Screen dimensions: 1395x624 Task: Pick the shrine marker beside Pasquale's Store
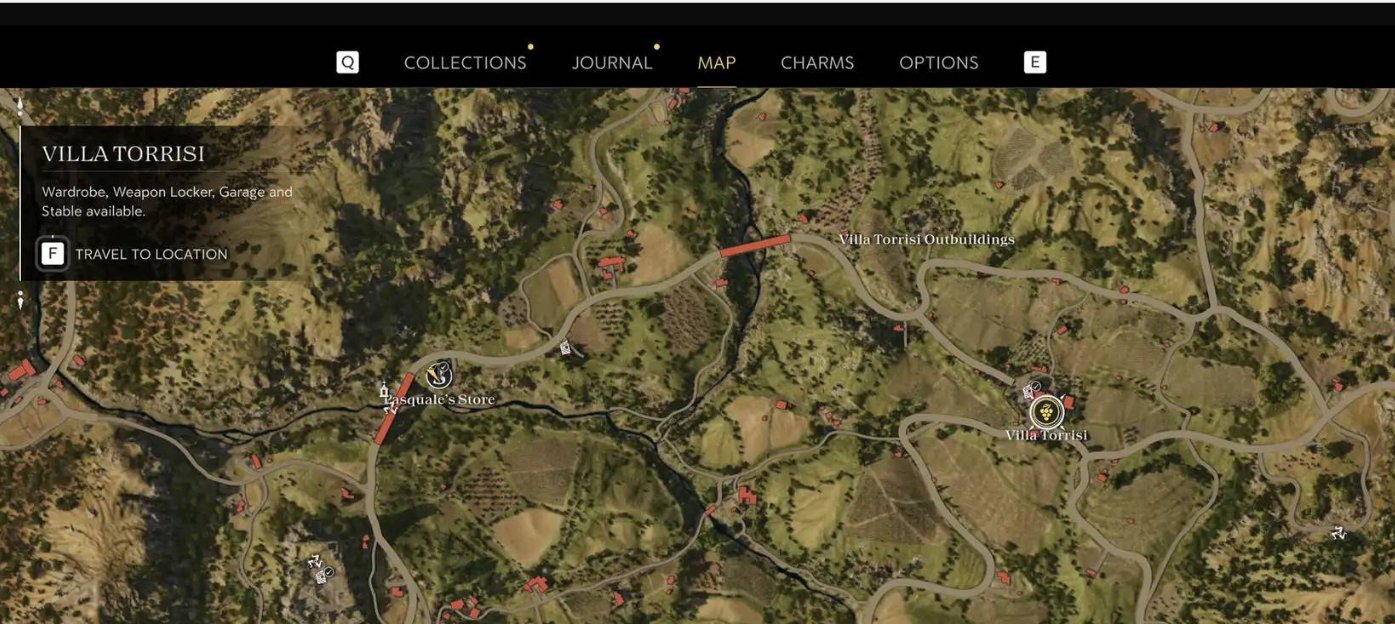[x=383, y=390]
